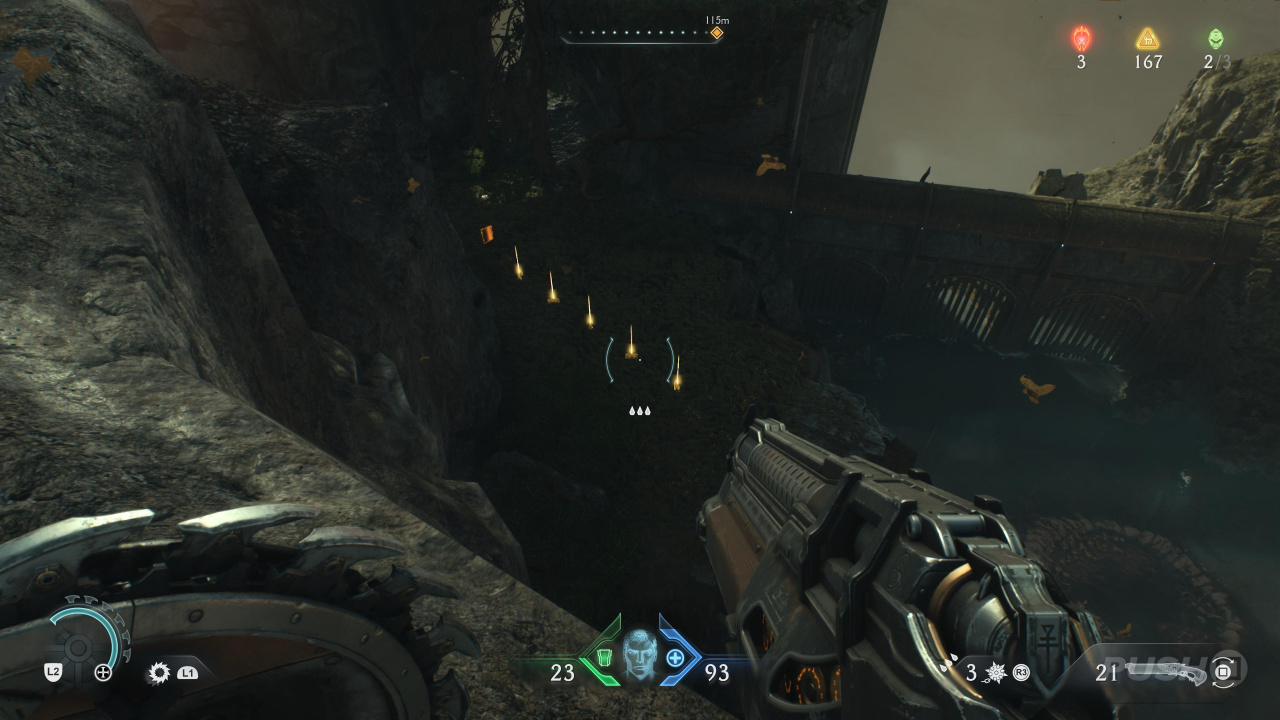Image resolution: width=1280 pixels, height=720 pixels.
Task: Click the green armor icon
Action: (604, 658)
